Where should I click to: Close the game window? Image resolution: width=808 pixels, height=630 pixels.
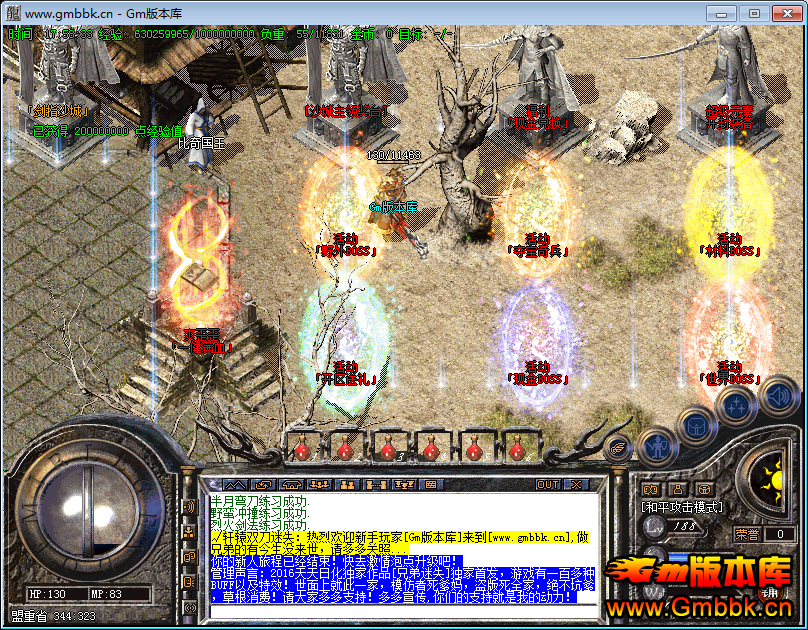click(x=785, y=13)
